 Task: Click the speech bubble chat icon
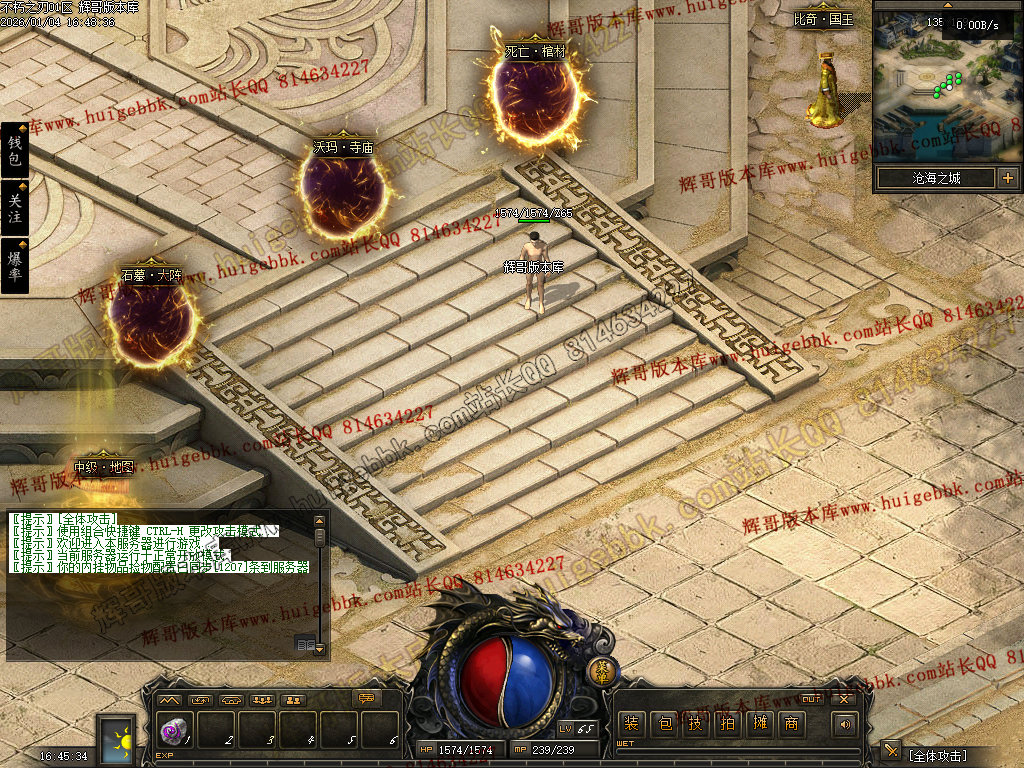(367, 698)
